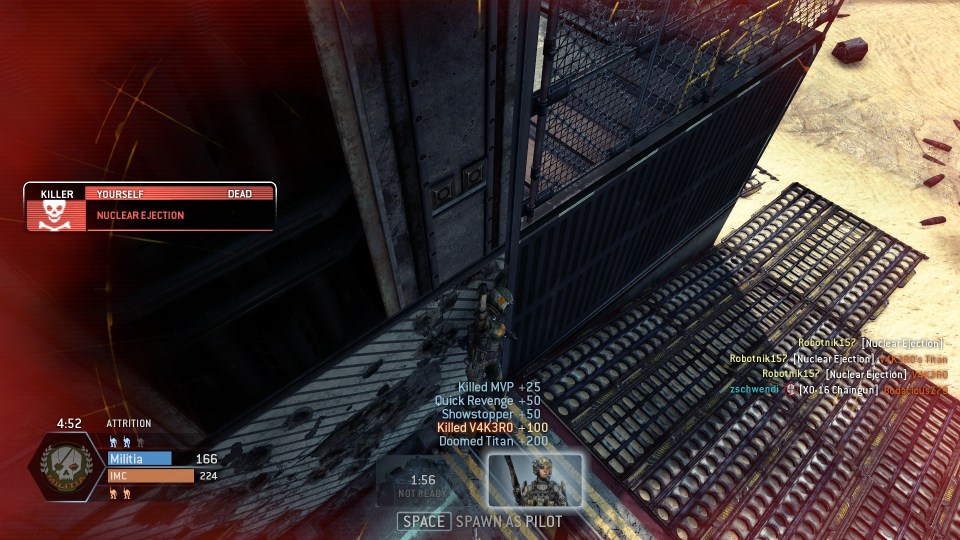Image resolution: width=960 pixels, height=540 pixels.
Task: Click the skull faction emblem beside Attrition
Action: [x=69, y=469]
